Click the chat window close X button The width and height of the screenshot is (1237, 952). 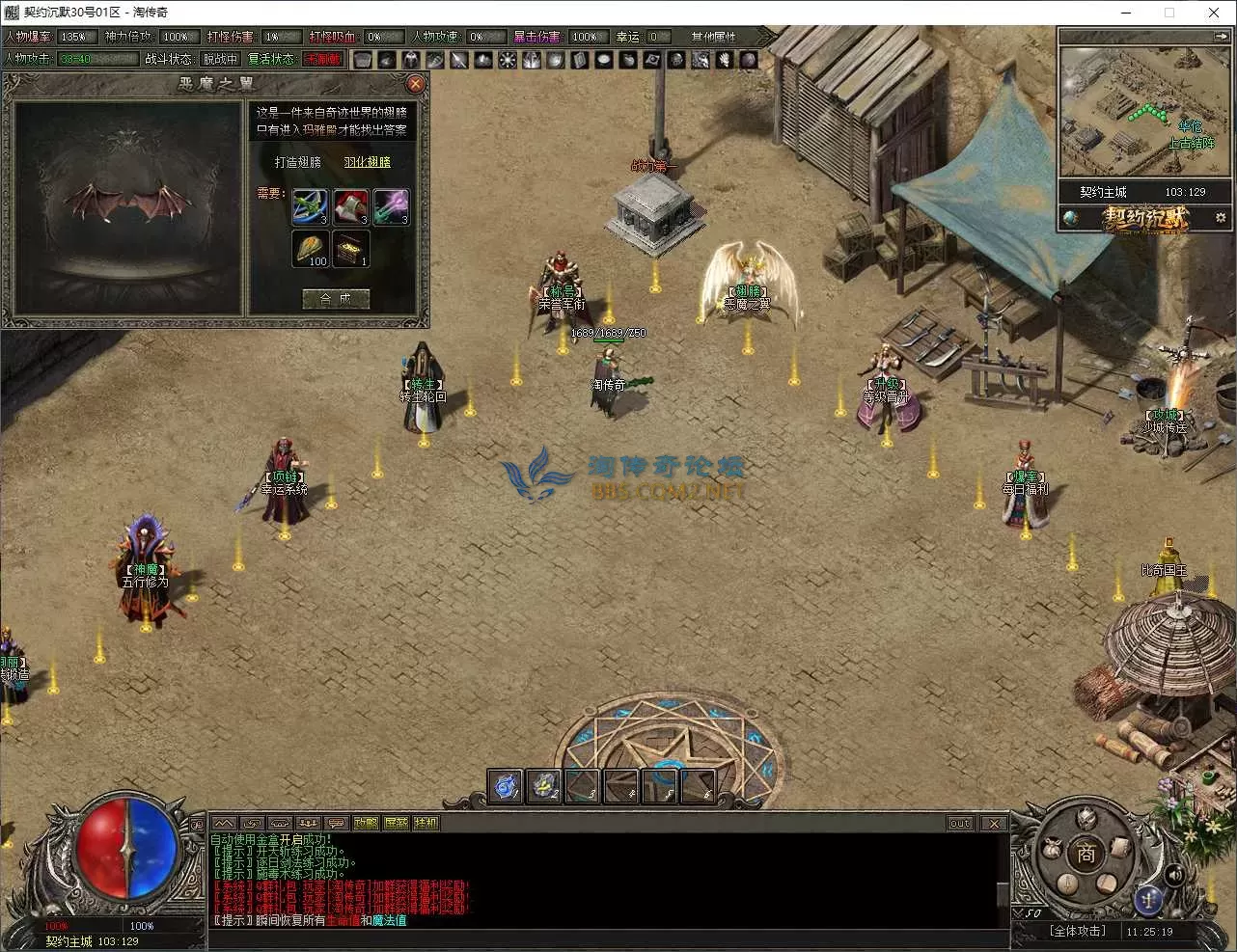coord(994,824)
